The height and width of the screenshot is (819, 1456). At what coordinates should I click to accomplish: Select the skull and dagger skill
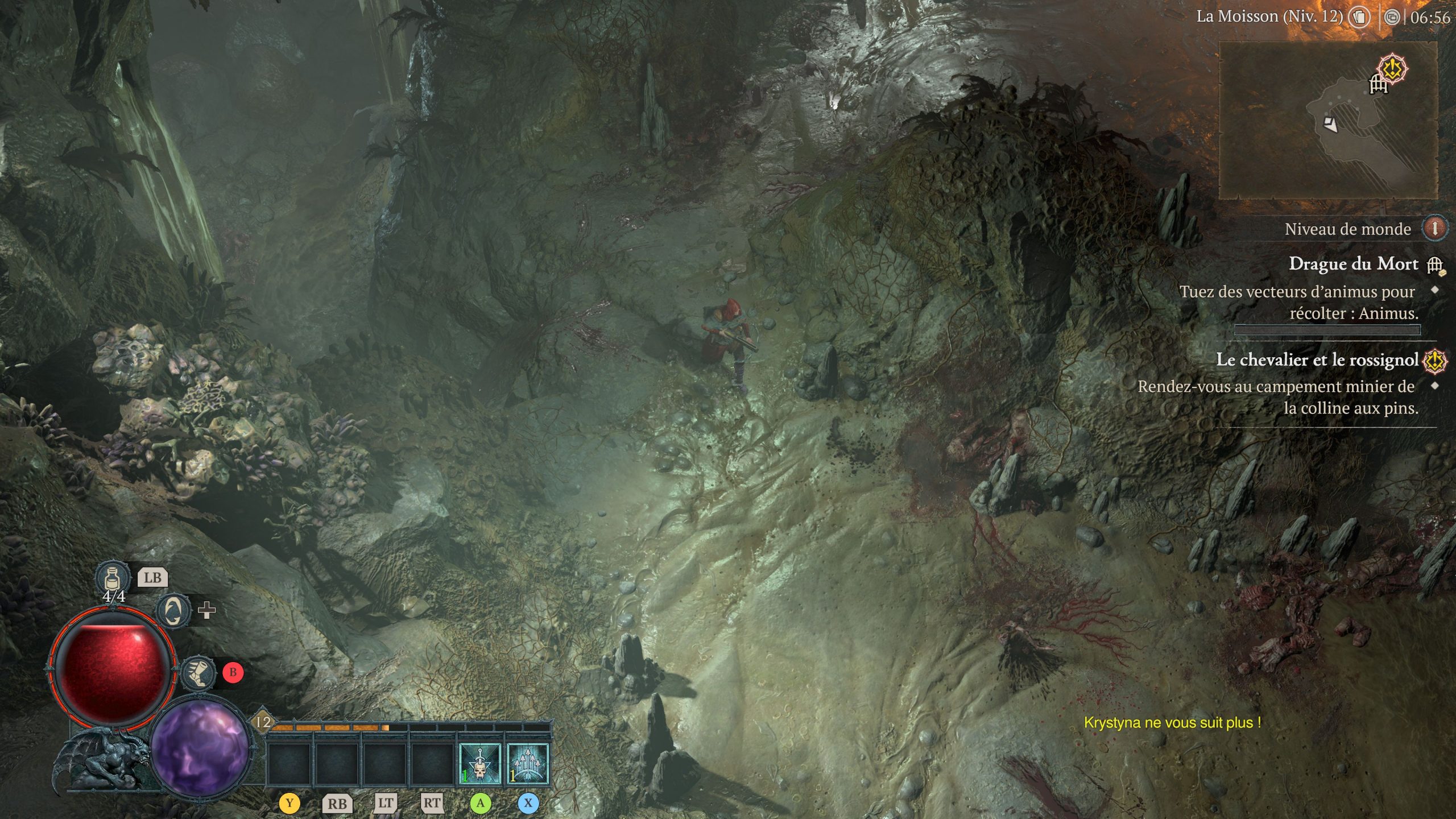(x=479, y=764)
